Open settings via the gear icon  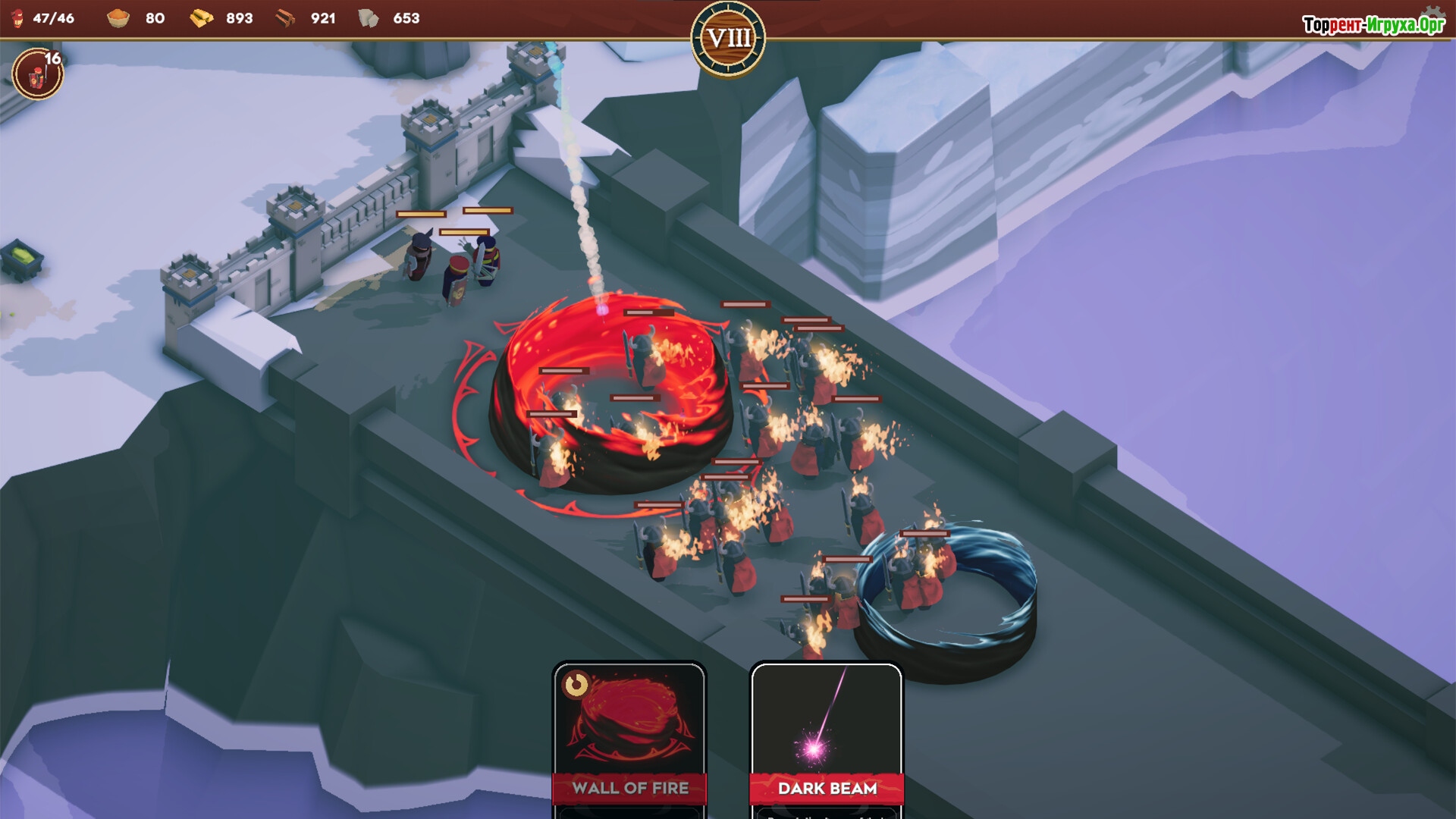click(1432, 14)
